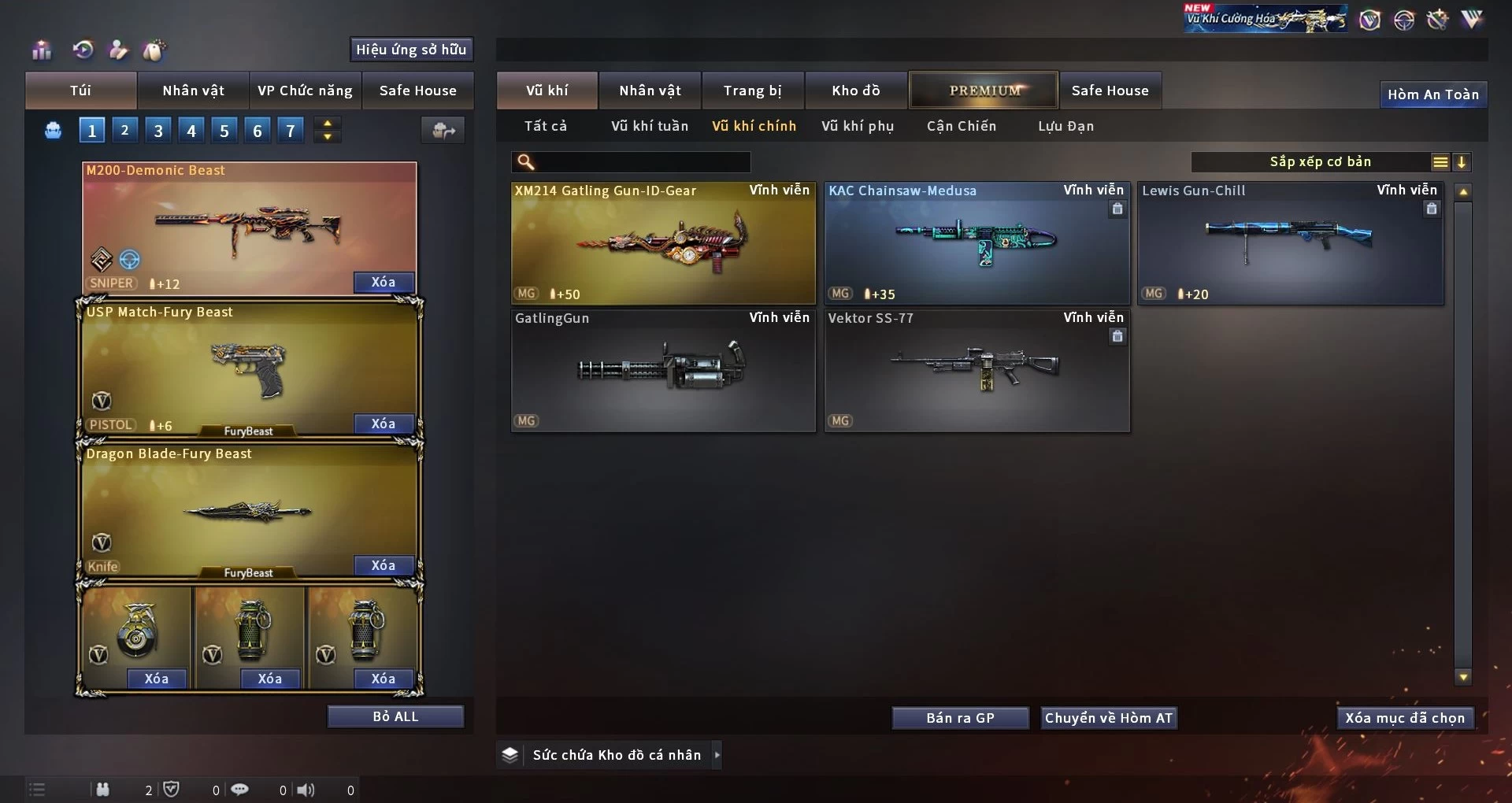This screenshot has width=1512, height=803.
Task: Filter by Cận Chiến weapons
Action: (961, 126)
